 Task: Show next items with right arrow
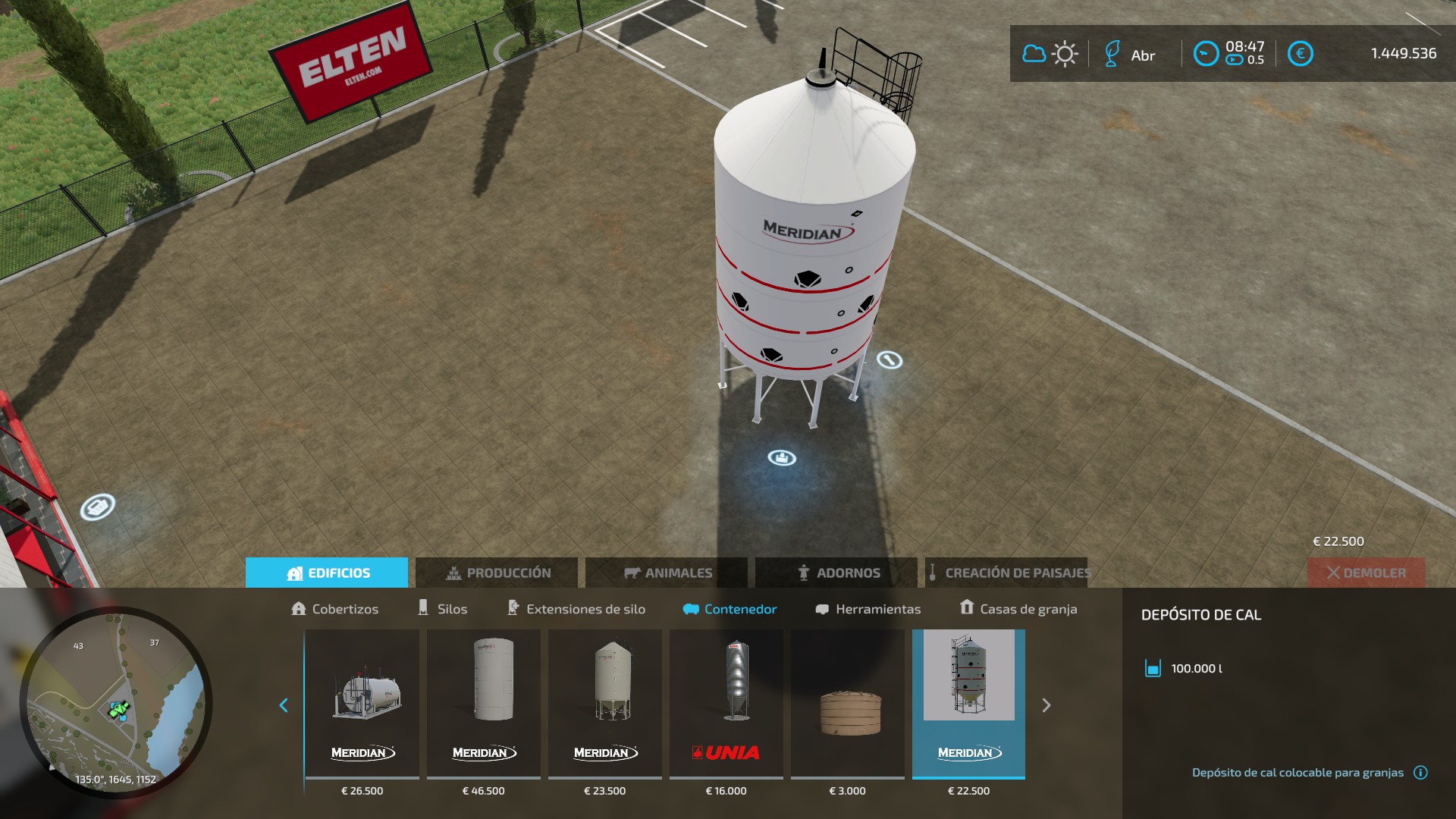(x=1046, y=705)
